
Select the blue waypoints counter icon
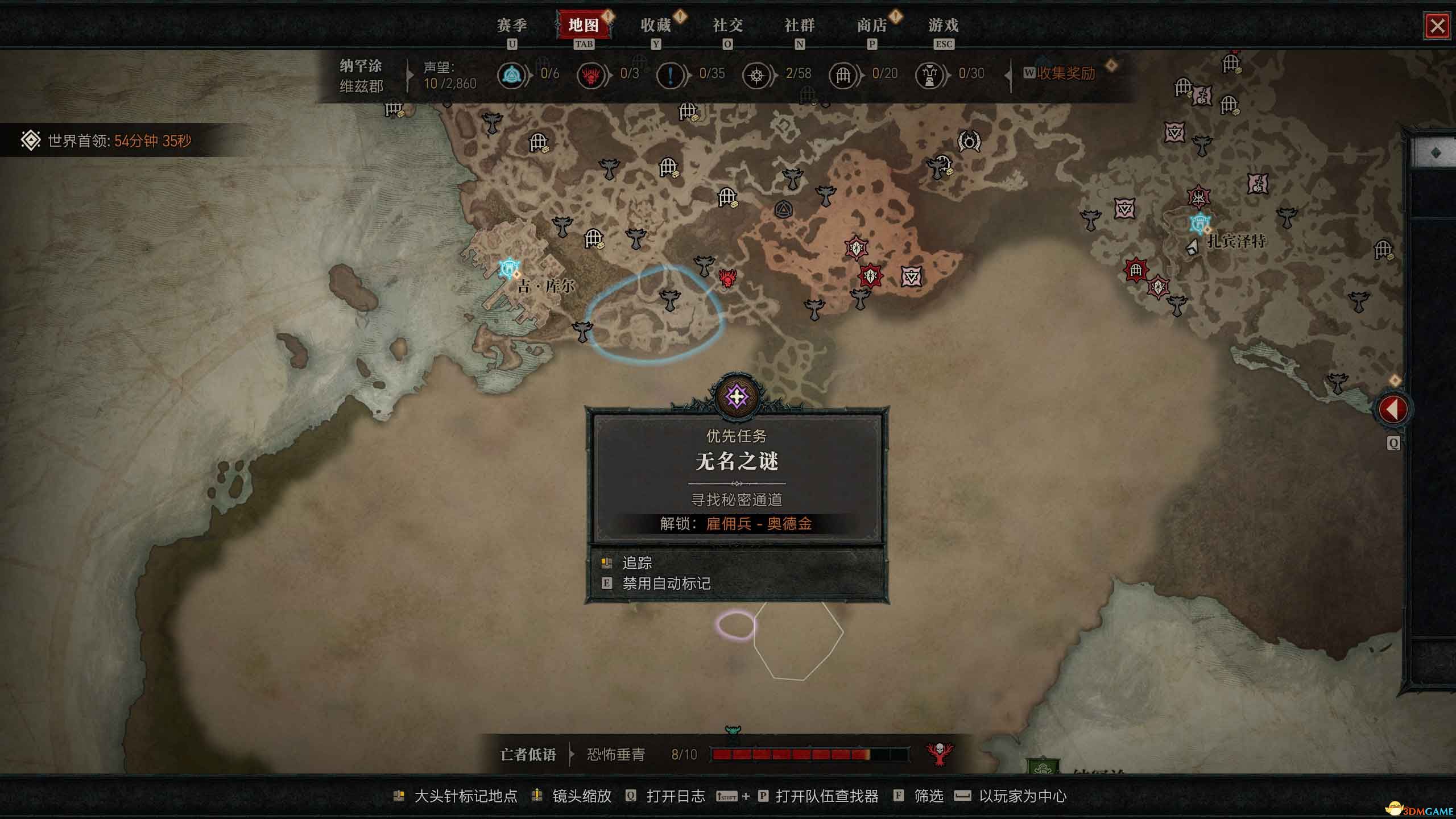coord(512,75)
